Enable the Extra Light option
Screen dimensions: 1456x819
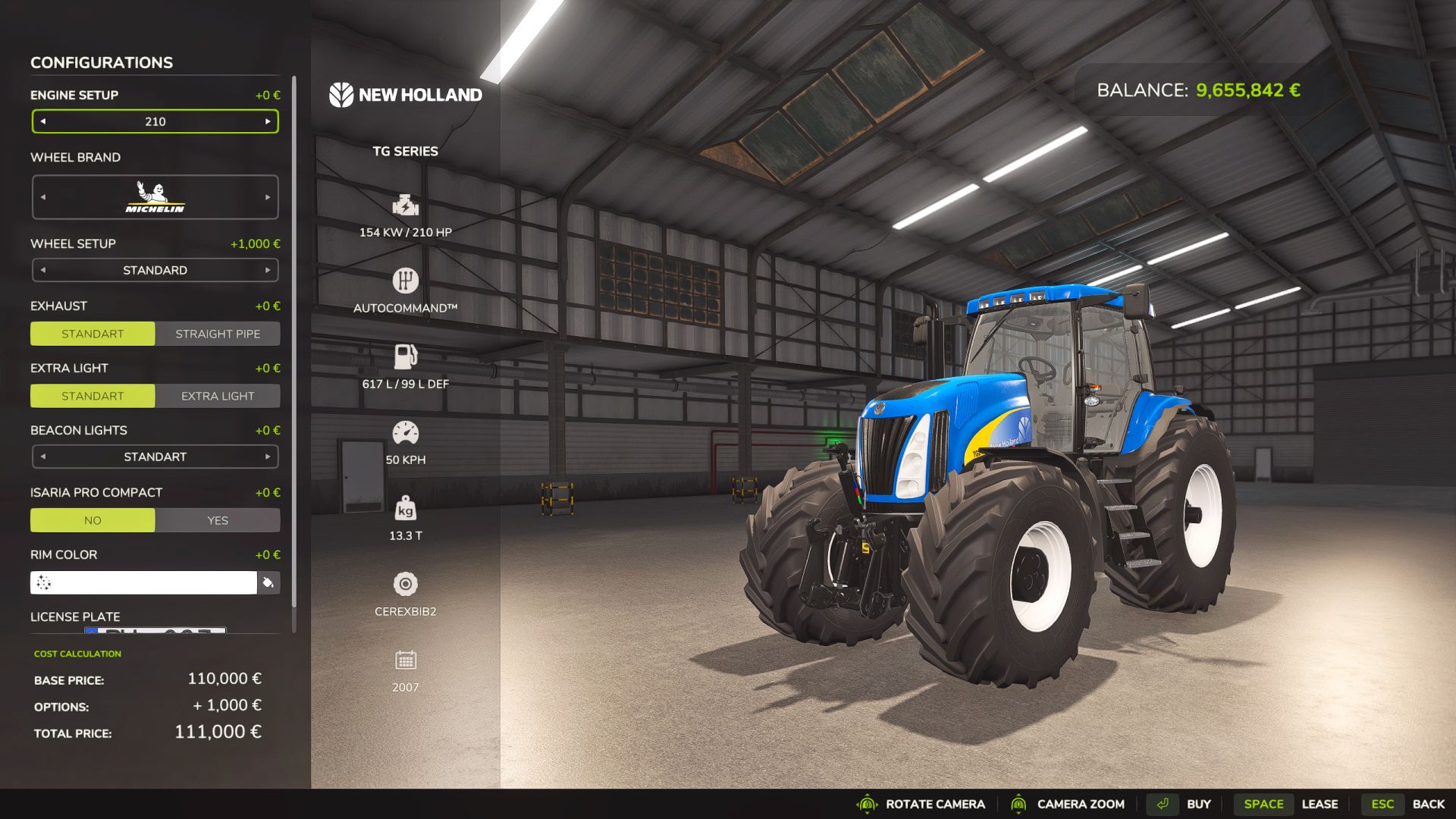tap(218, 396)
